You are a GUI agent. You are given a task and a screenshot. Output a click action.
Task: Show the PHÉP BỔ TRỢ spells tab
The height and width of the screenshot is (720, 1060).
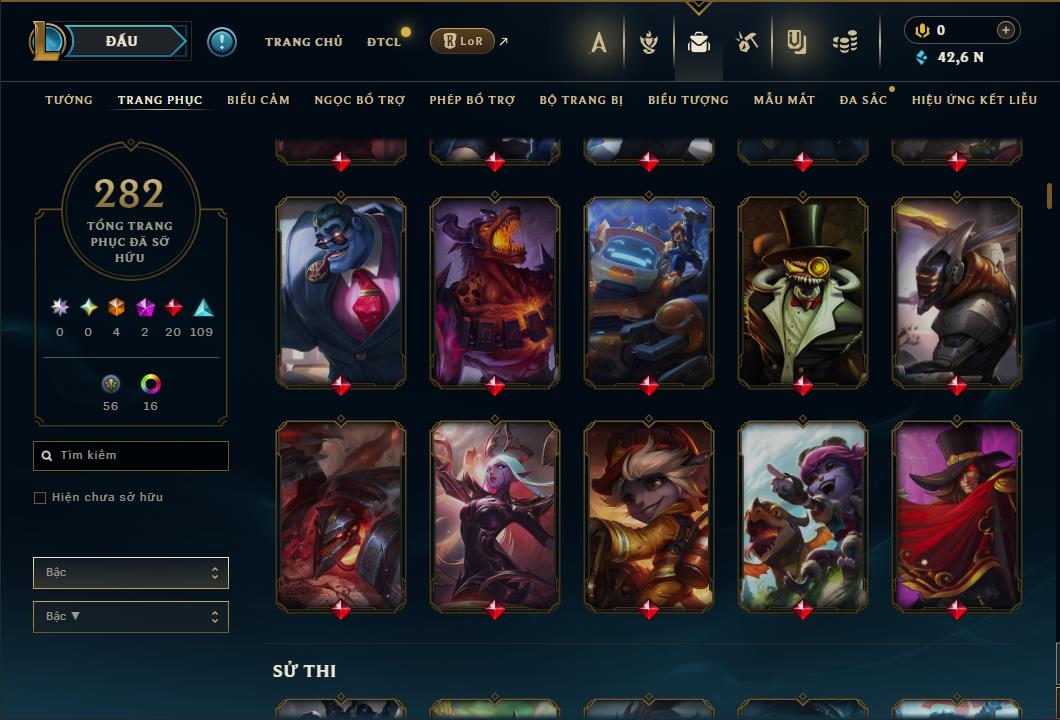click(472, 100)
